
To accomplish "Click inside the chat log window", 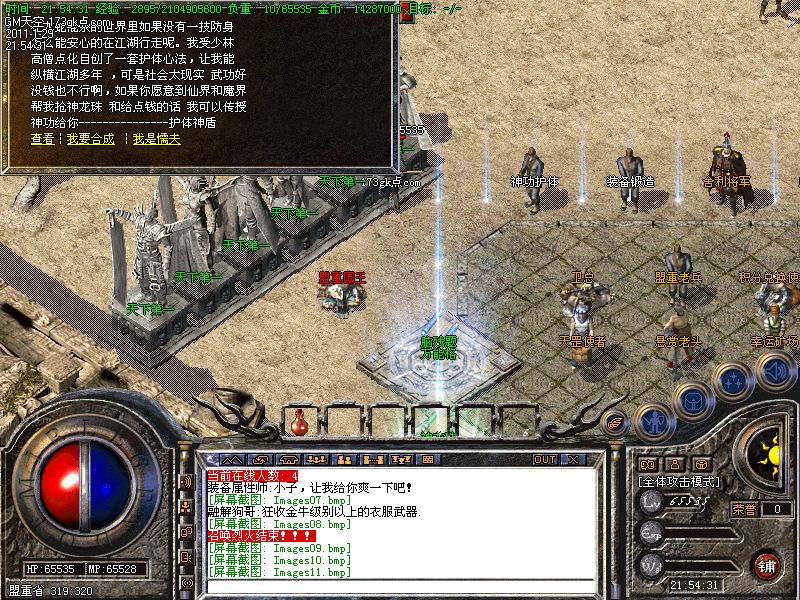I will click(x=400, y=520).
